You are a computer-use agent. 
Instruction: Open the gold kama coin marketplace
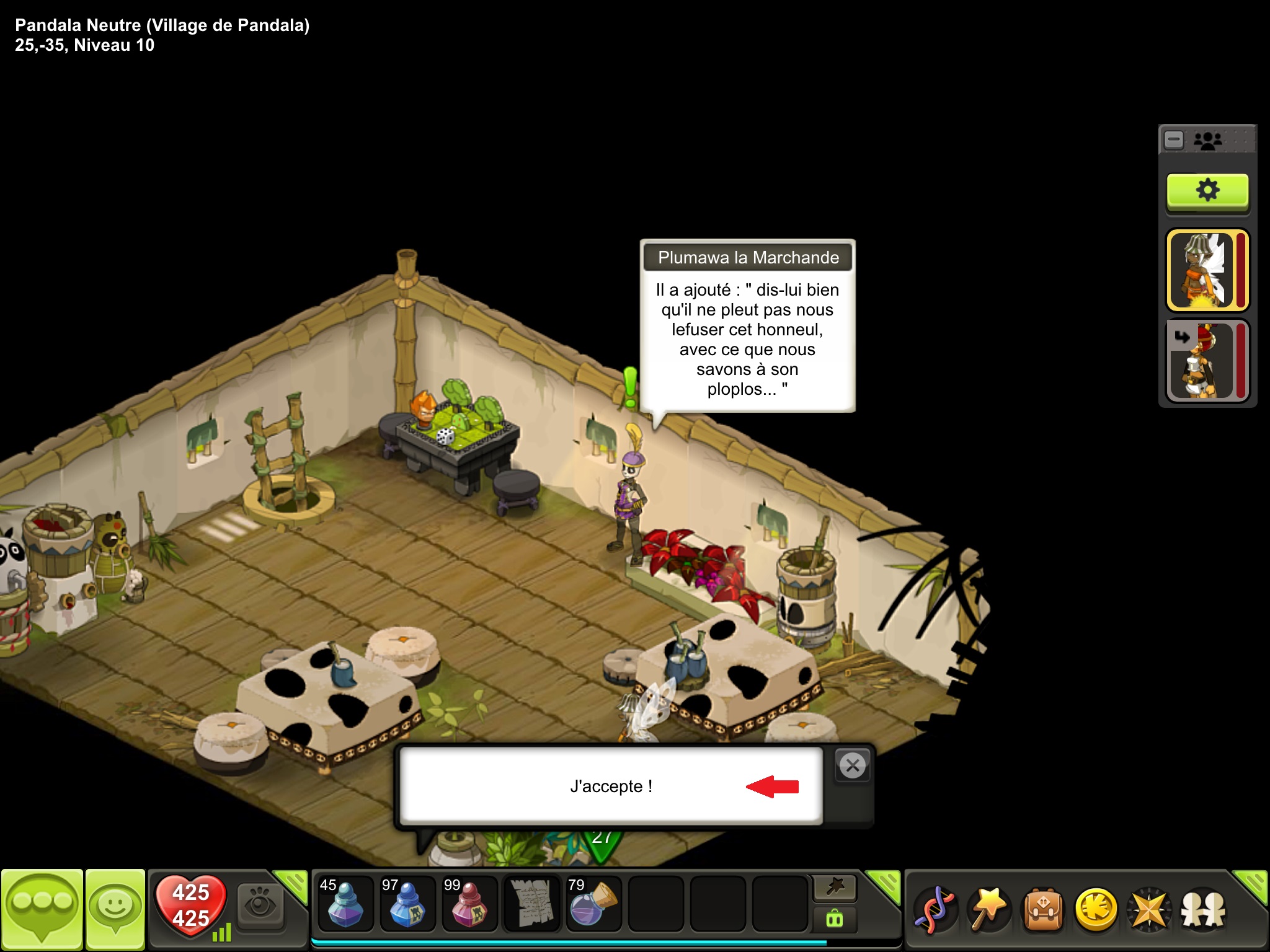coord(1096,910)
